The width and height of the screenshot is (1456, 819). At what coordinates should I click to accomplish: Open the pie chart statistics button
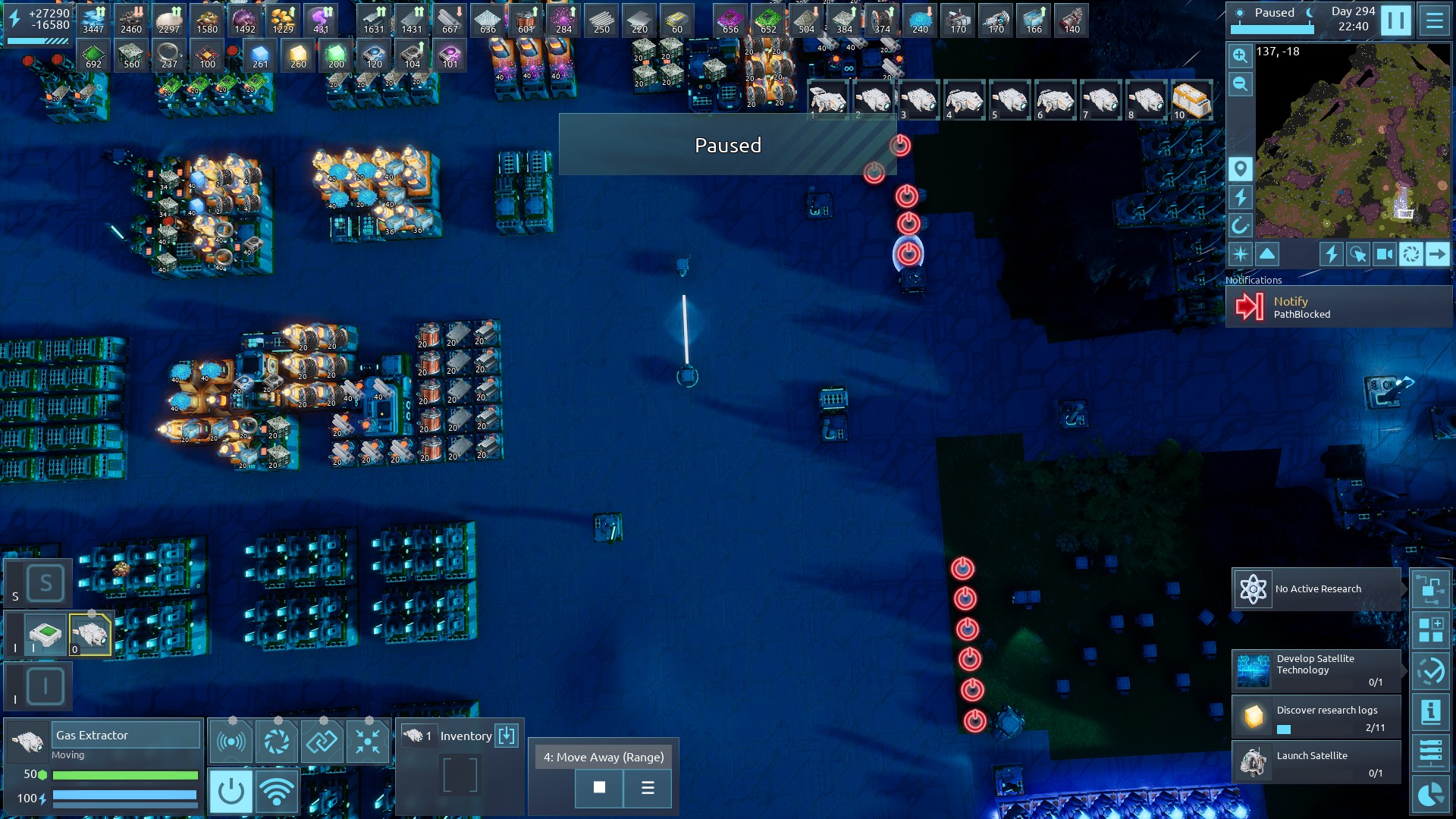(x=1430, y=794)
